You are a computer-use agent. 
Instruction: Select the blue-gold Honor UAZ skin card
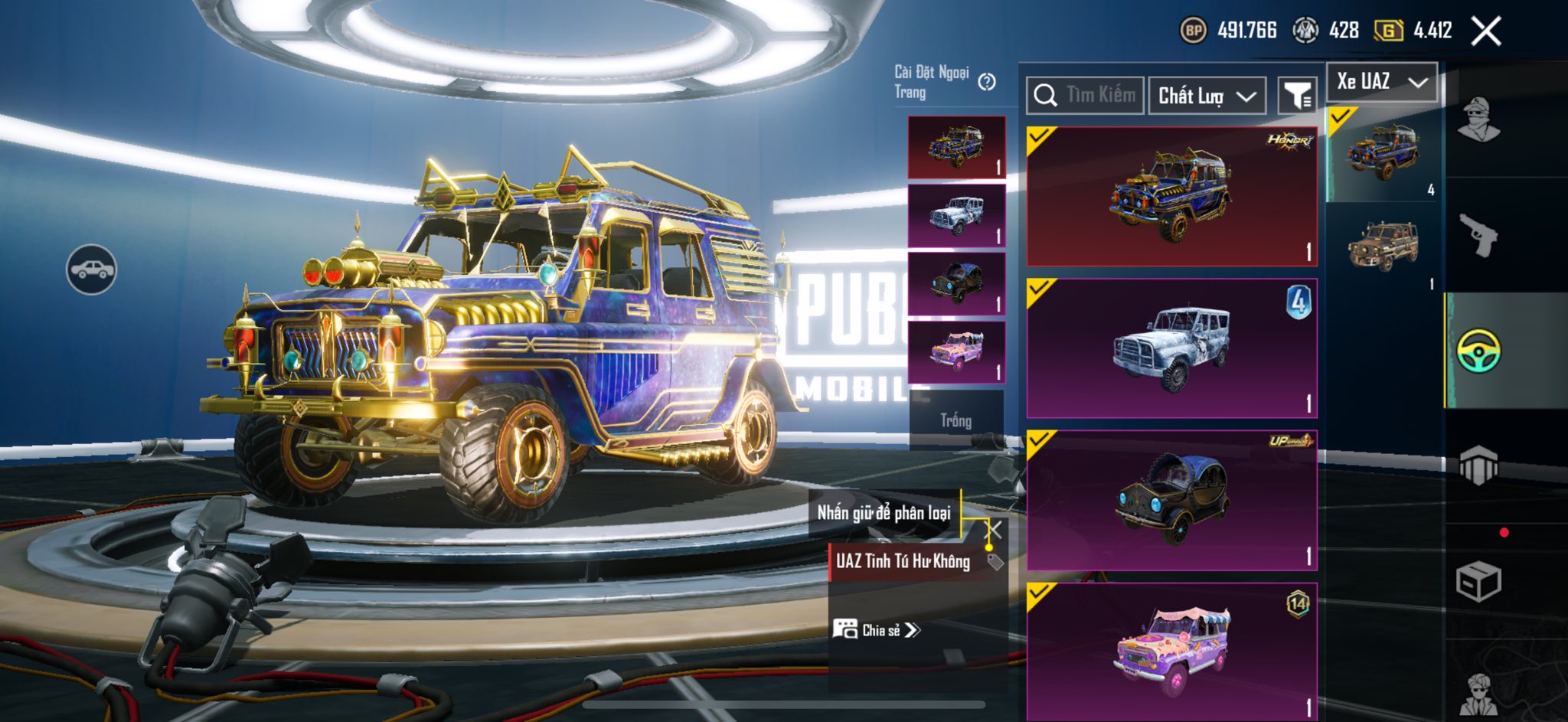coord(1171,197)
